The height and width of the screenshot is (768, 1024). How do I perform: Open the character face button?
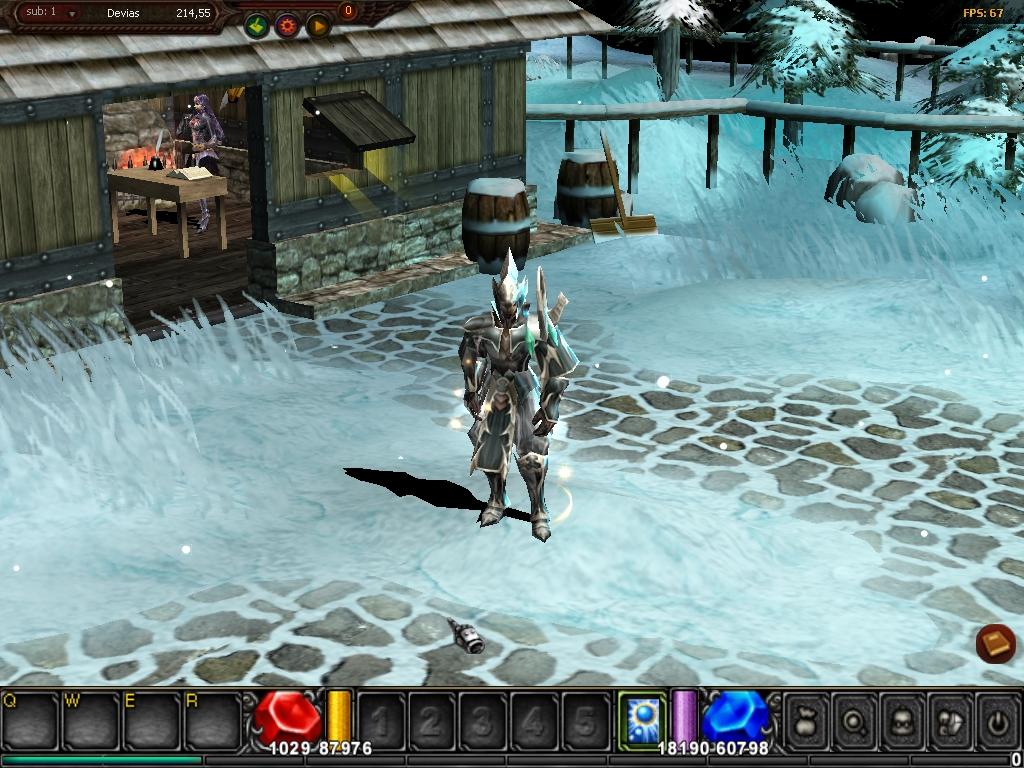tap(904, 720)
